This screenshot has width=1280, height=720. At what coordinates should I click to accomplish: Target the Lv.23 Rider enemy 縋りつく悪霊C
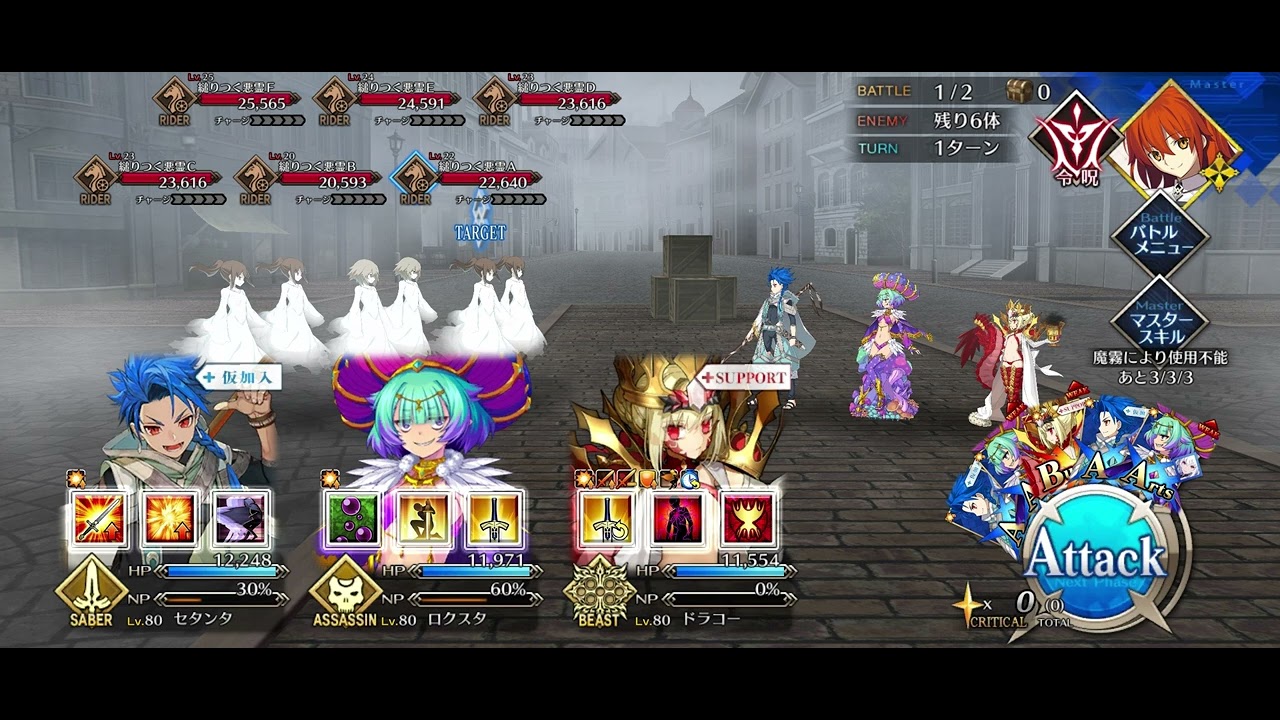(150, 182)
